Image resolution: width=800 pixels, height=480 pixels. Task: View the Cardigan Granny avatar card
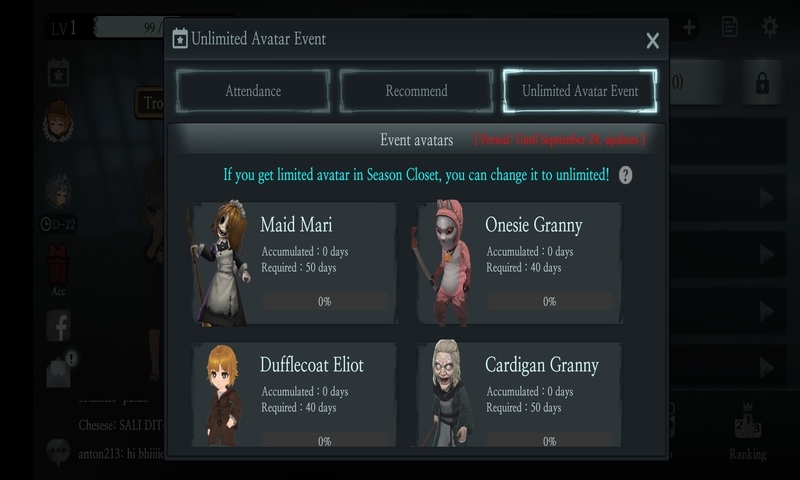[519, 395]
